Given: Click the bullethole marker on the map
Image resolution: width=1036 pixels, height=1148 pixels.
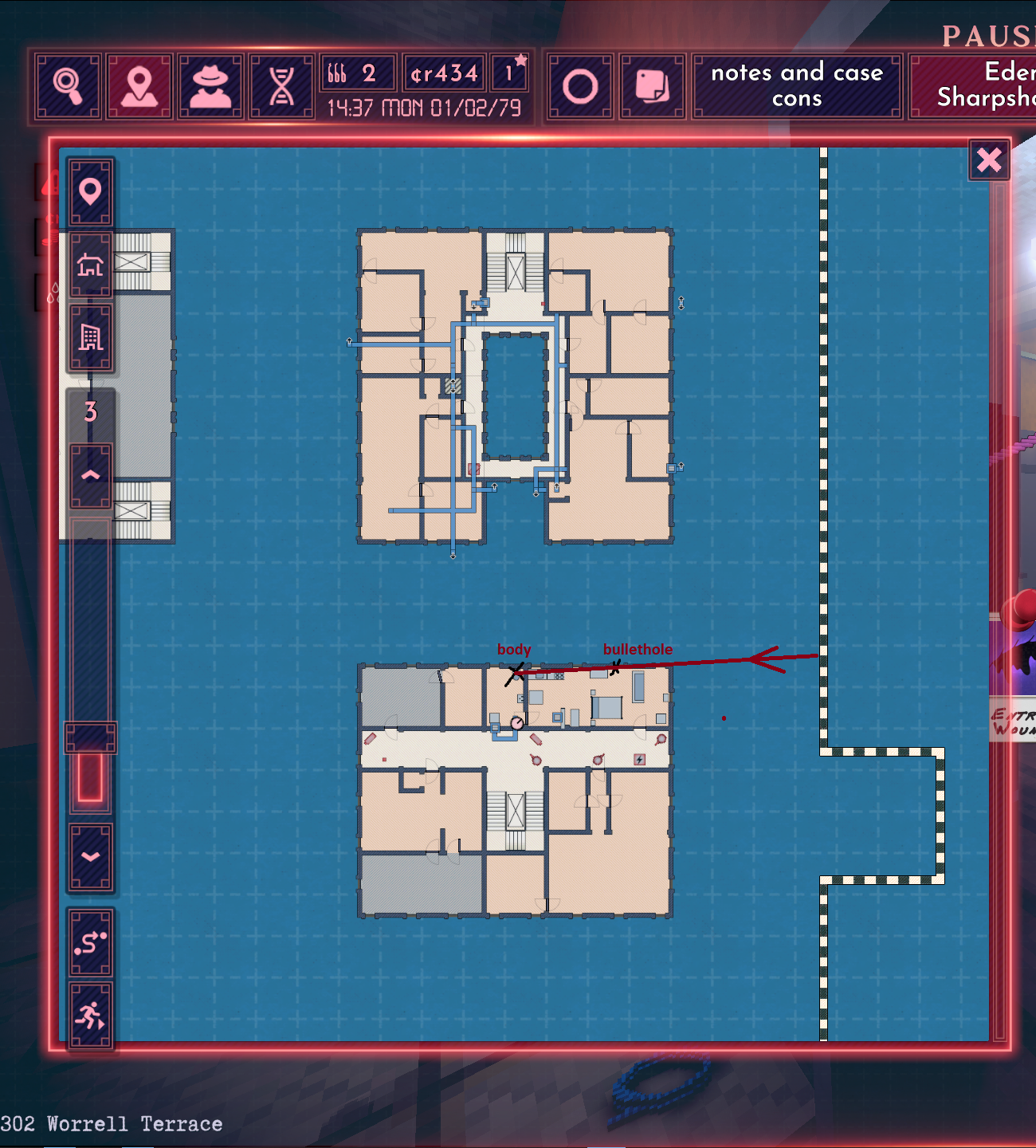Looking at the screenshot, I should click(616, 670).
